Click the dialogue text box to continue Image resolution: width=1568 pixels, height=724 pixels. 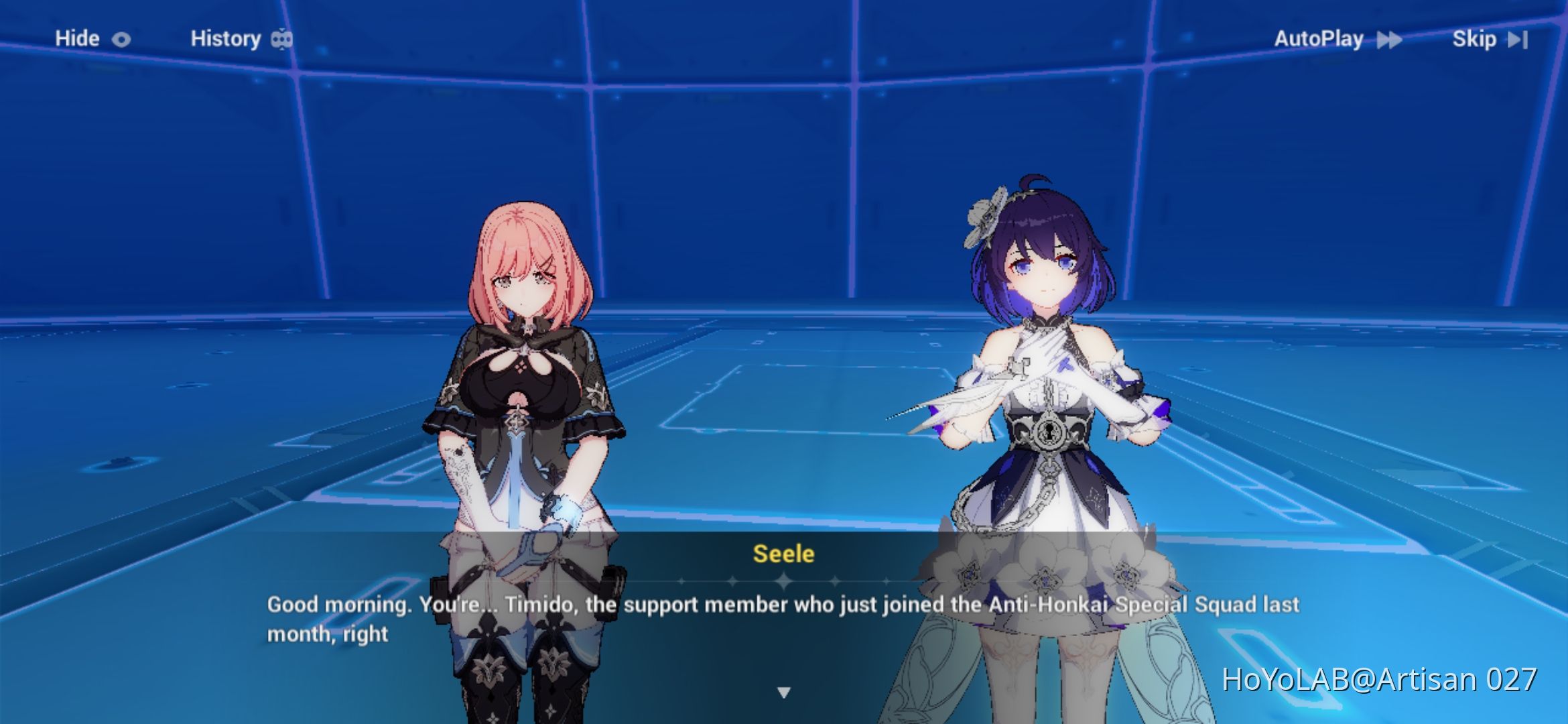(x=784, y=617)
